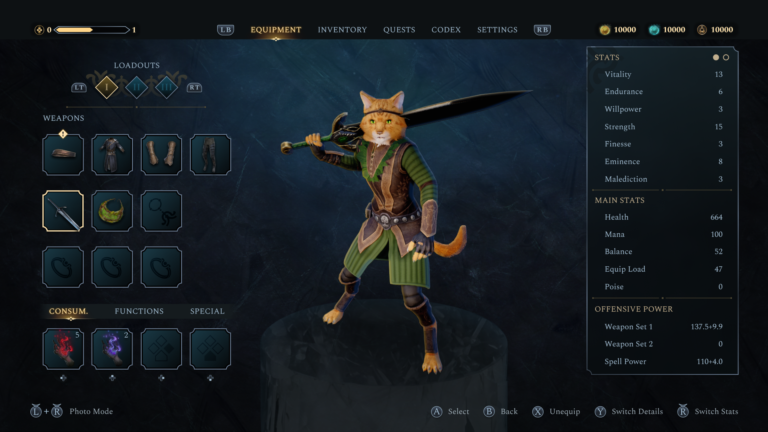Select the headgear equipment slot
Viewport: 768px width, 432px height.
(x=63, y=155)
